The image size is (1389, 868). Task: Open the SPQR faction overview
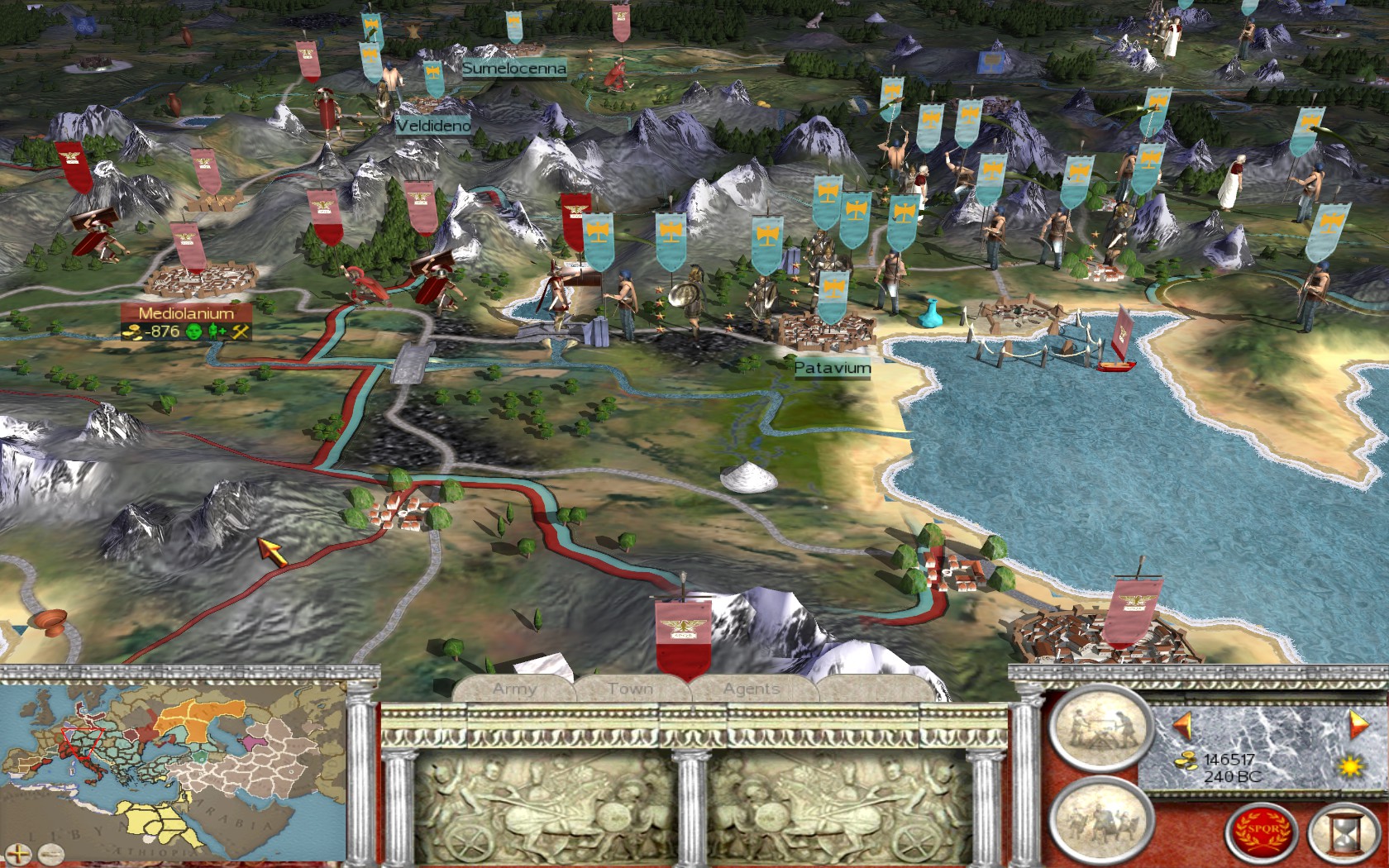[1259, 829]
